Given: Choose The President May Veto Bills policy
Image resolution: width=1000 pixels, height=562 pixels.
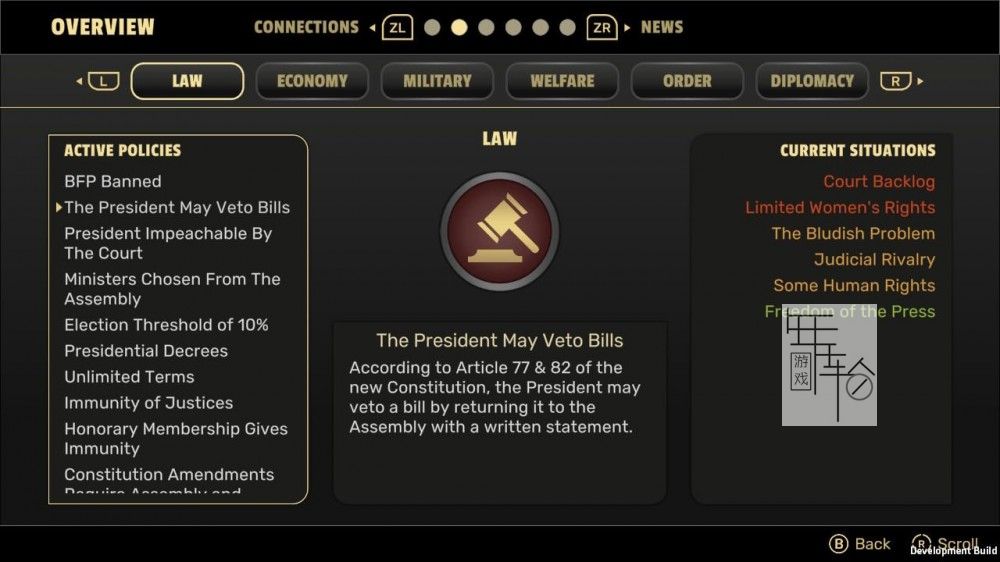Looking at the screenshot, I should (x=177, y=207).
